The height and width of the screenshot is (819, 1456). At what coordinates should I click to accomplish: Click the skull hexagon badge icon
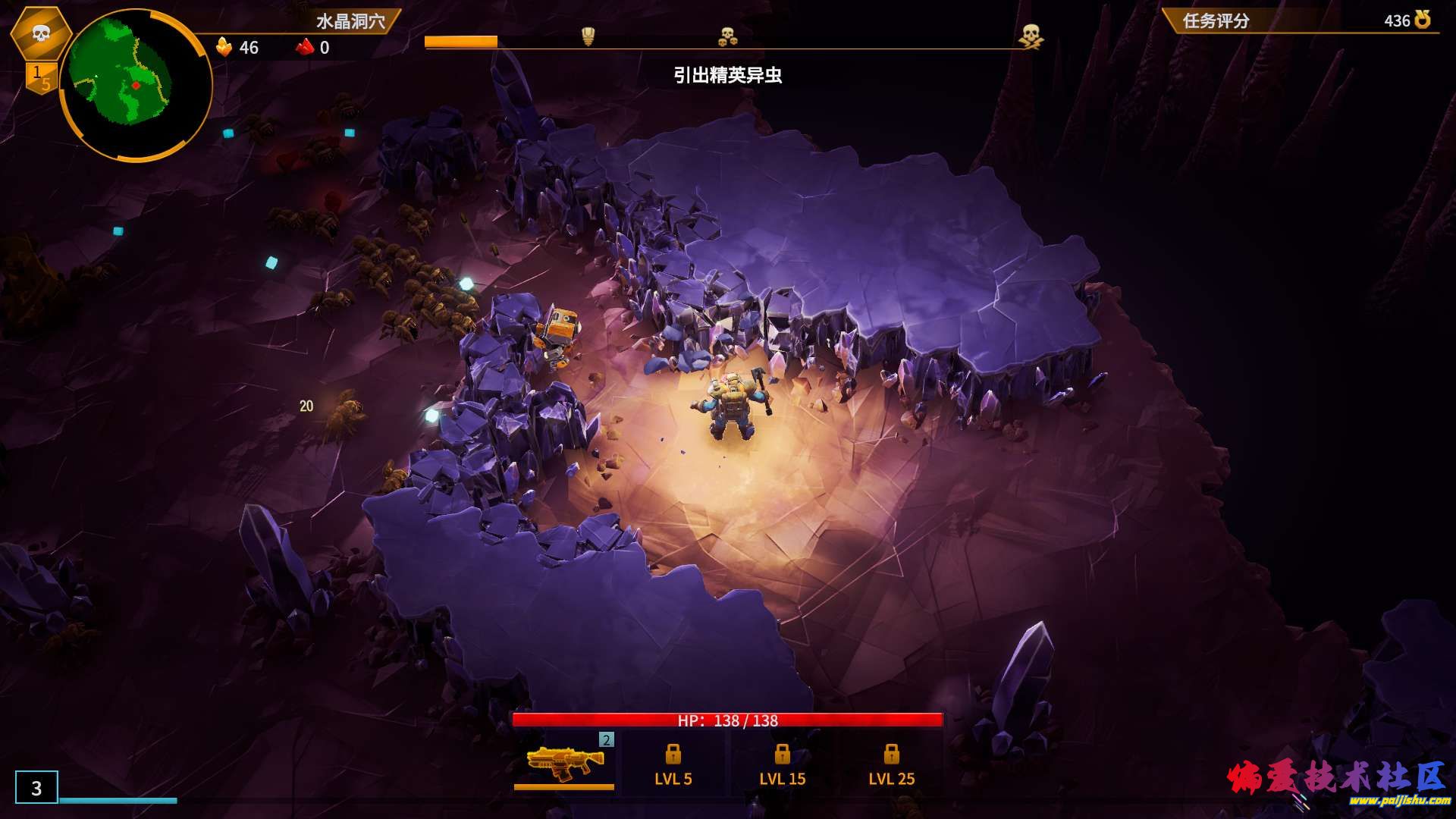click(x=41, y=33)
